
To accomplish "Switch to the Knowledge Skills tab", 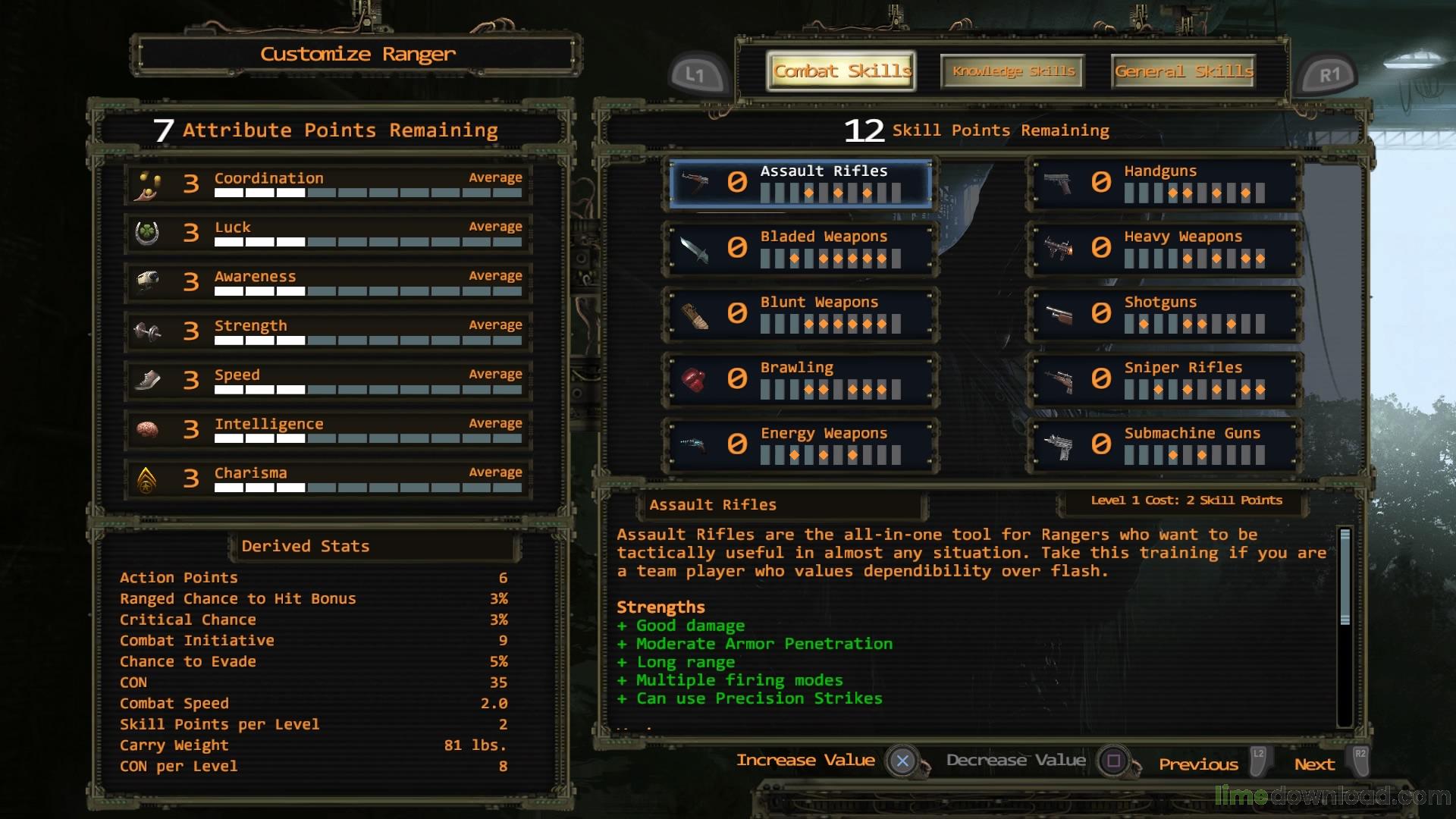I will tap(1013, 71).
